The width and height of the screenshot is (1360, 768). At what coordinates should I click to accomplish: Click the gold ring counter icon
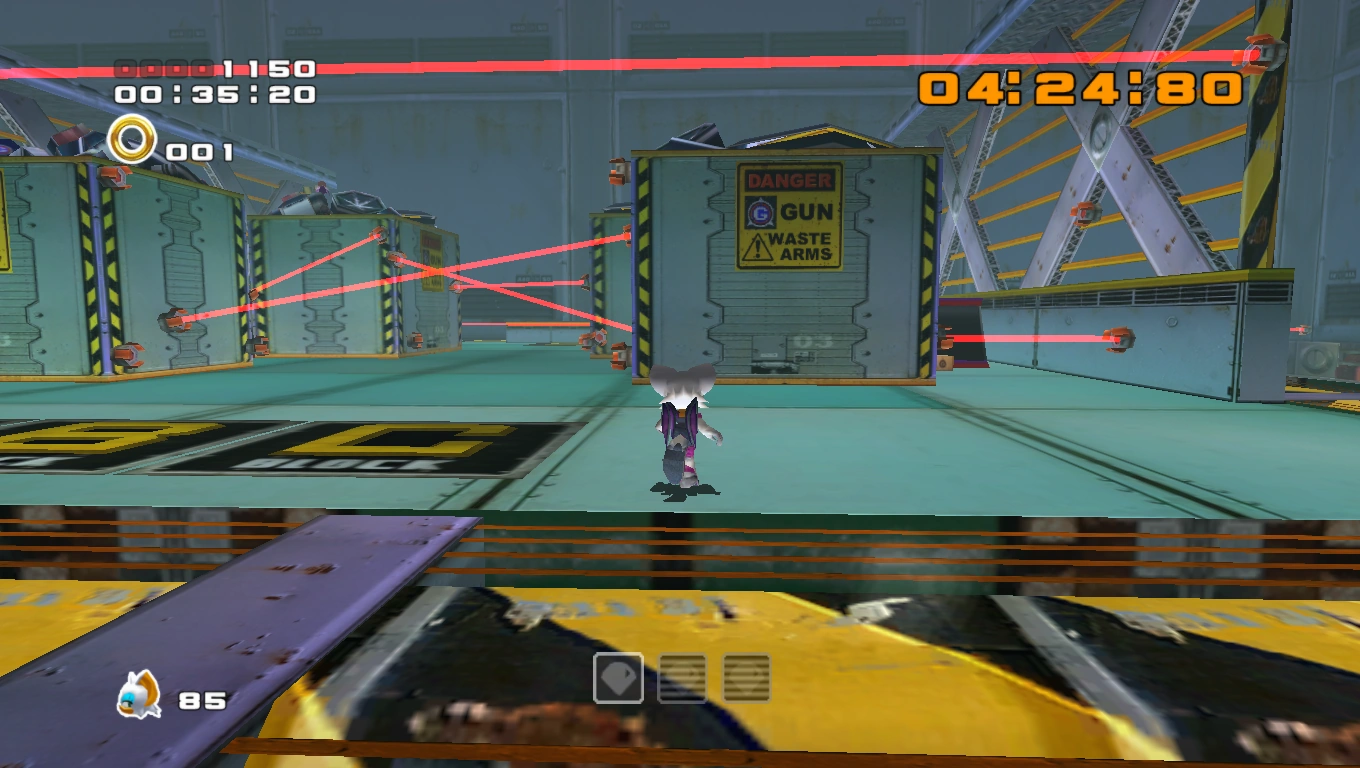click(132, 139)
